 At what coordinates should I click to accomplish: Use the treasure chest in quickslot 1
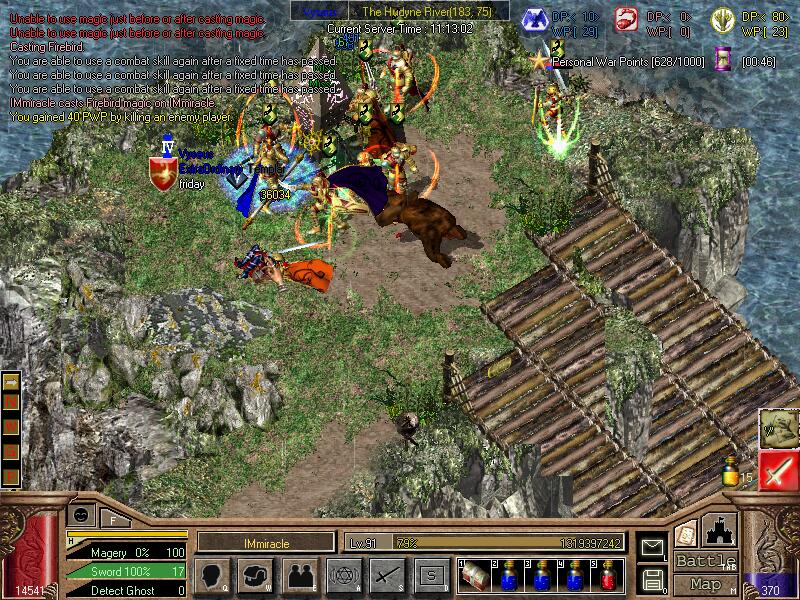tap(472, 576)
